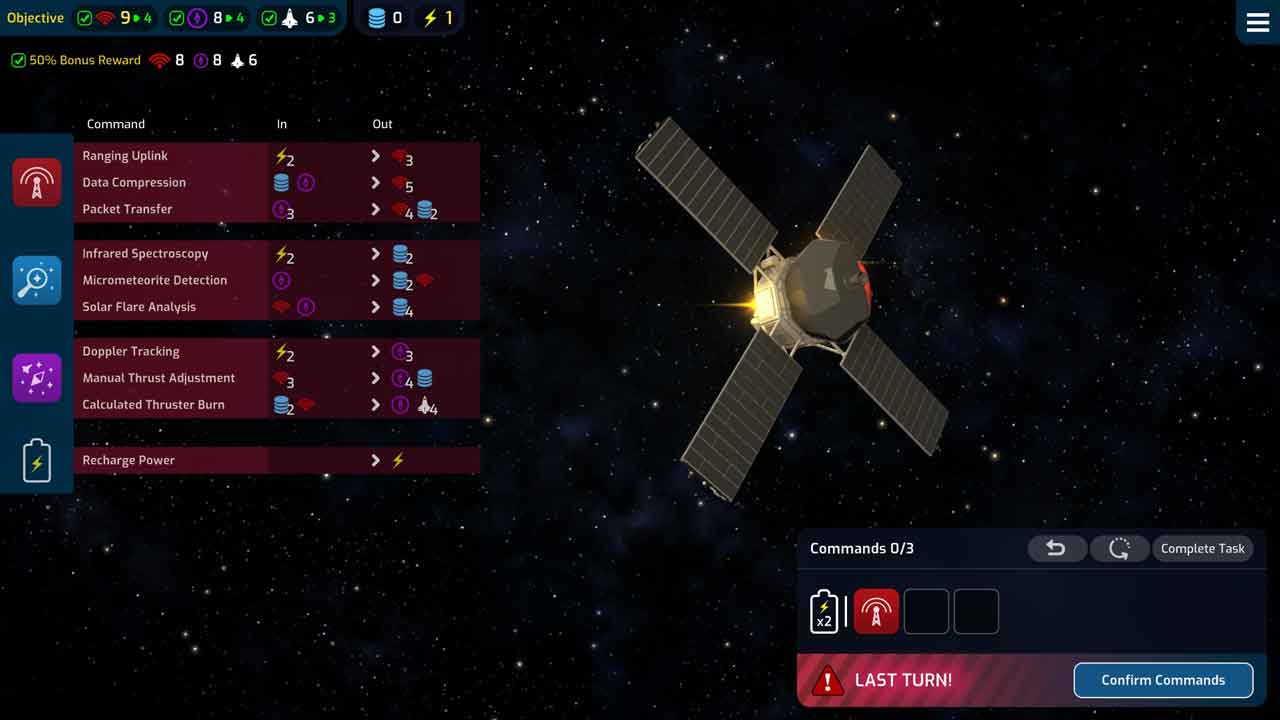Screen dimensions: 1280x720
Task: Open the battery power category
Action: pyautogui.click(x=37, y=461)
